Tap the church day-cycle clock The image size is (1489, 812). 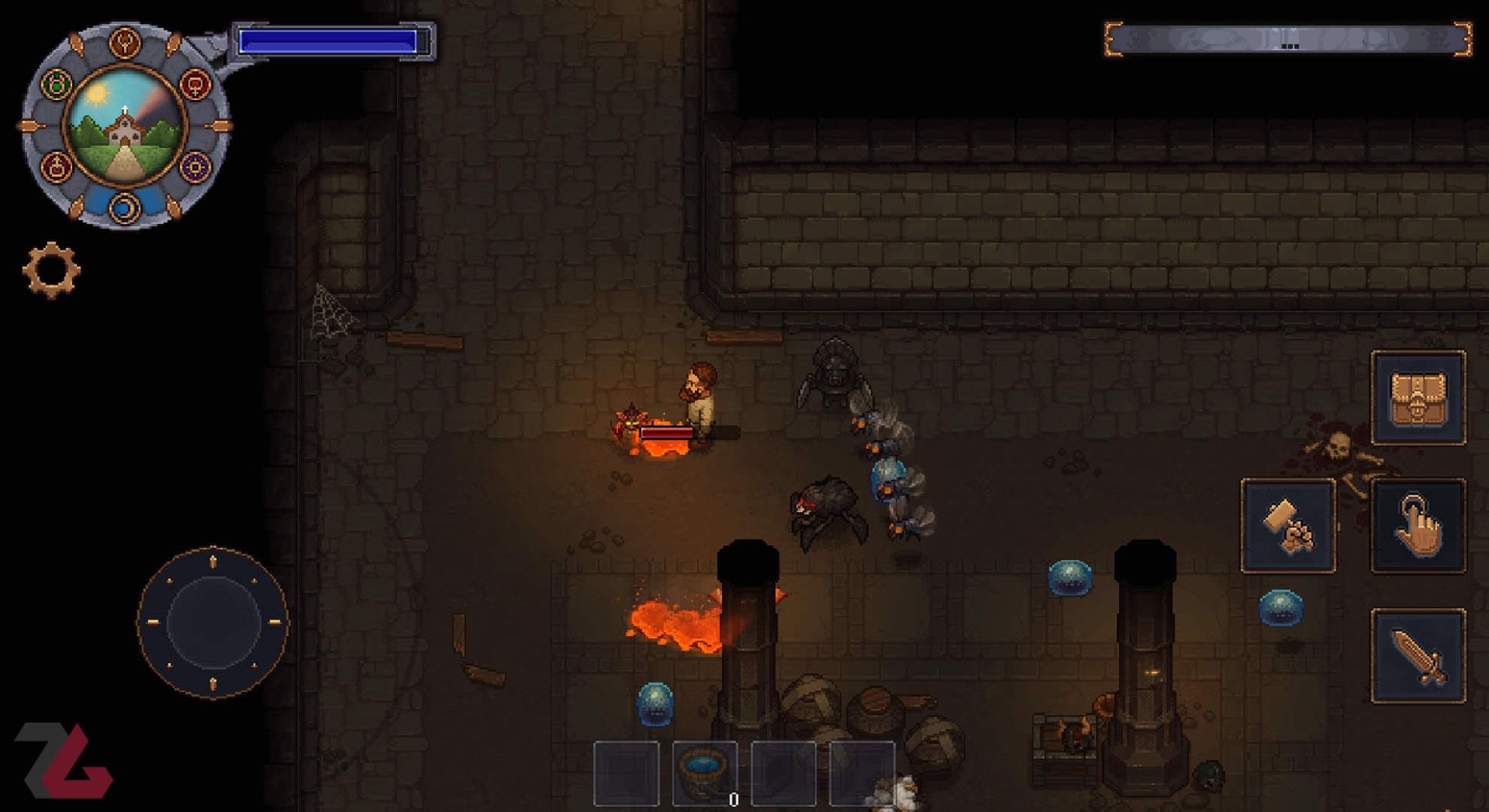point(125,126)
